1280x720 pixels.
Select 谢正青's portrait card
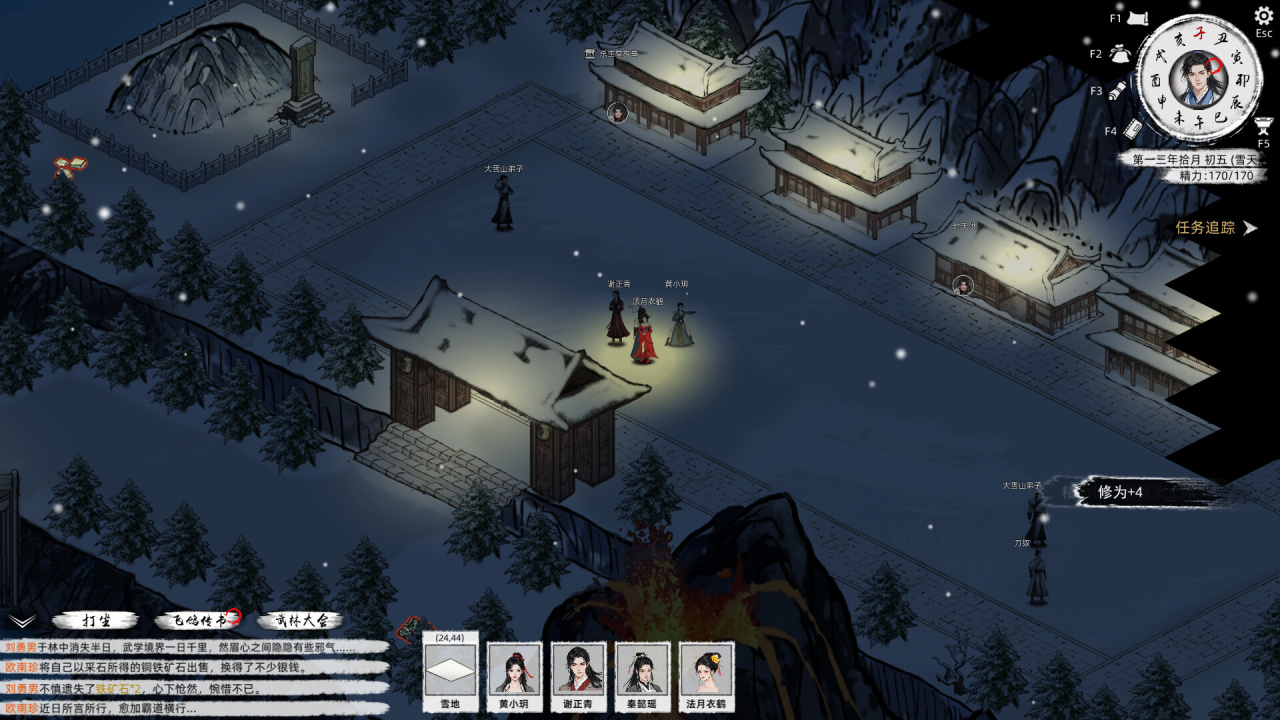coord(578,670)
